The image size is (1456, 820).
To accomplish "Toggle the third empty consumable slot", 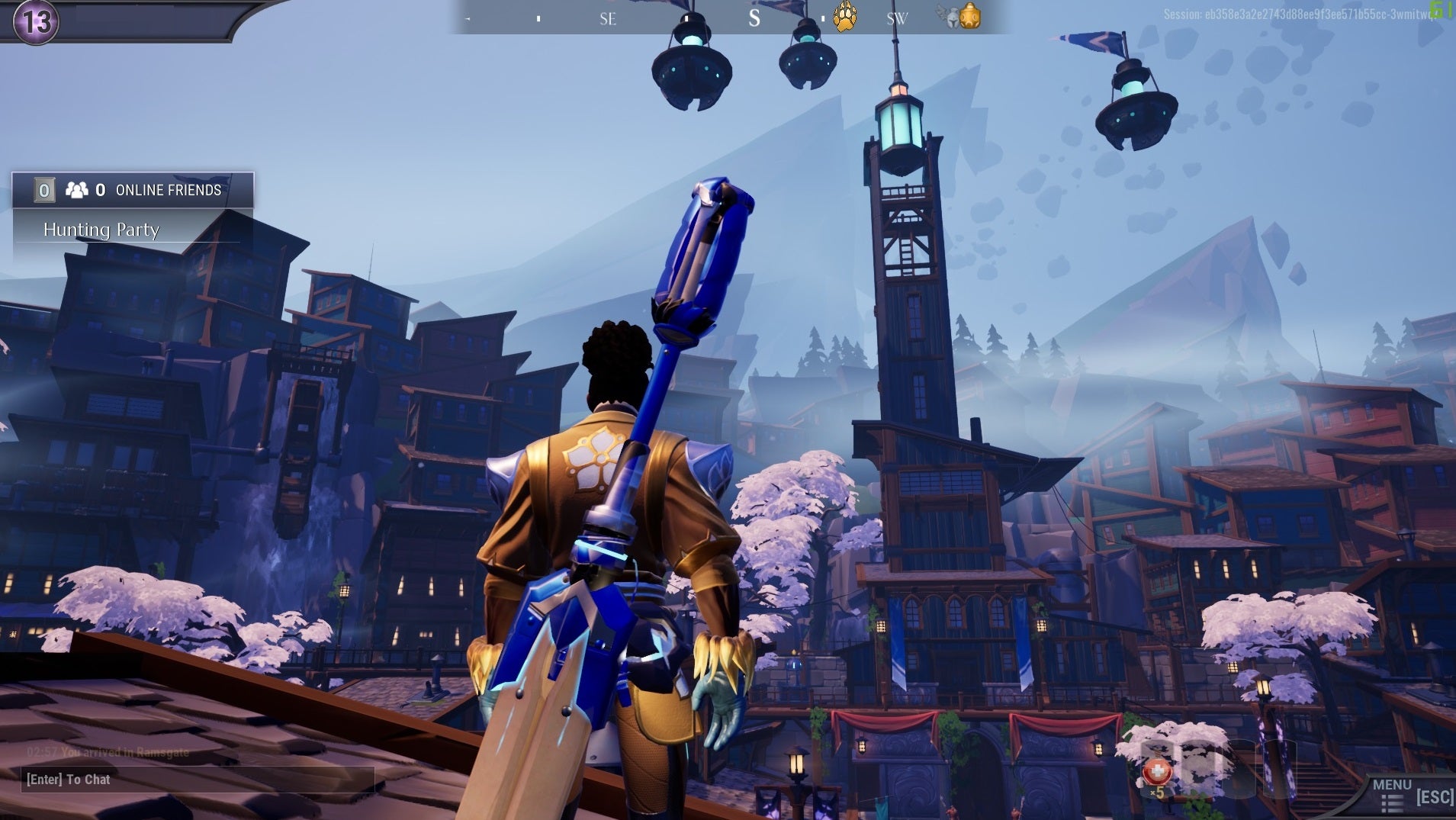I will (1242, 769).
